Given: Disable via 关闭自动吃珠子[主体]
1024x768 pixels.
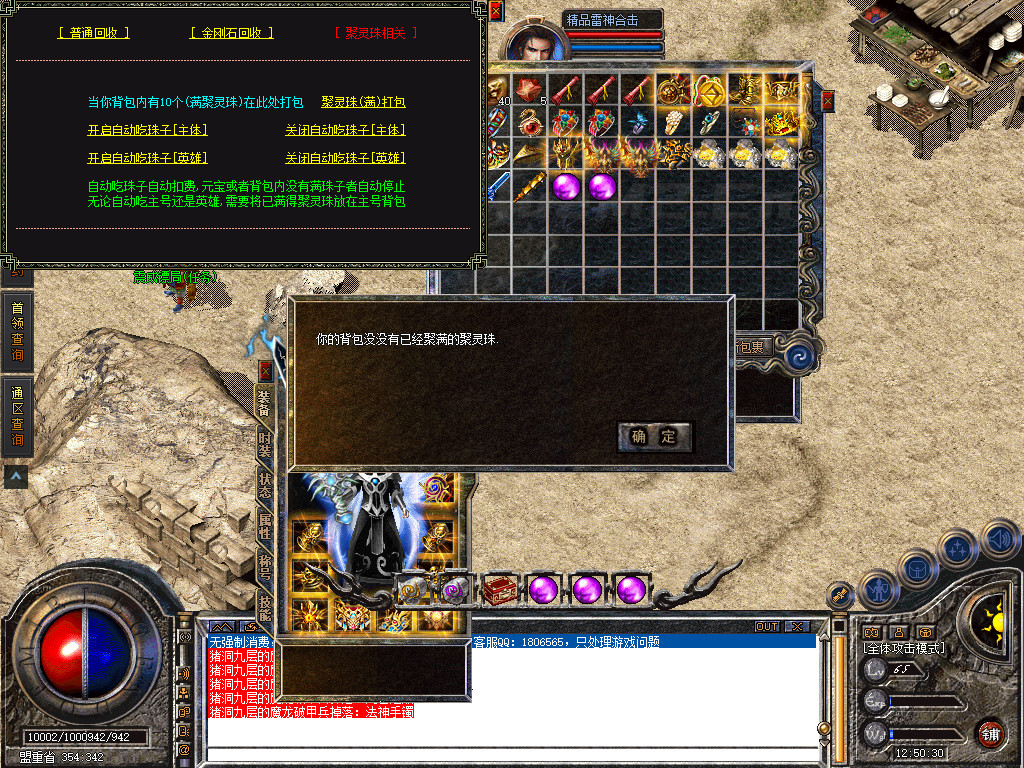Looking at the screenshot, I should coord(345,130).
